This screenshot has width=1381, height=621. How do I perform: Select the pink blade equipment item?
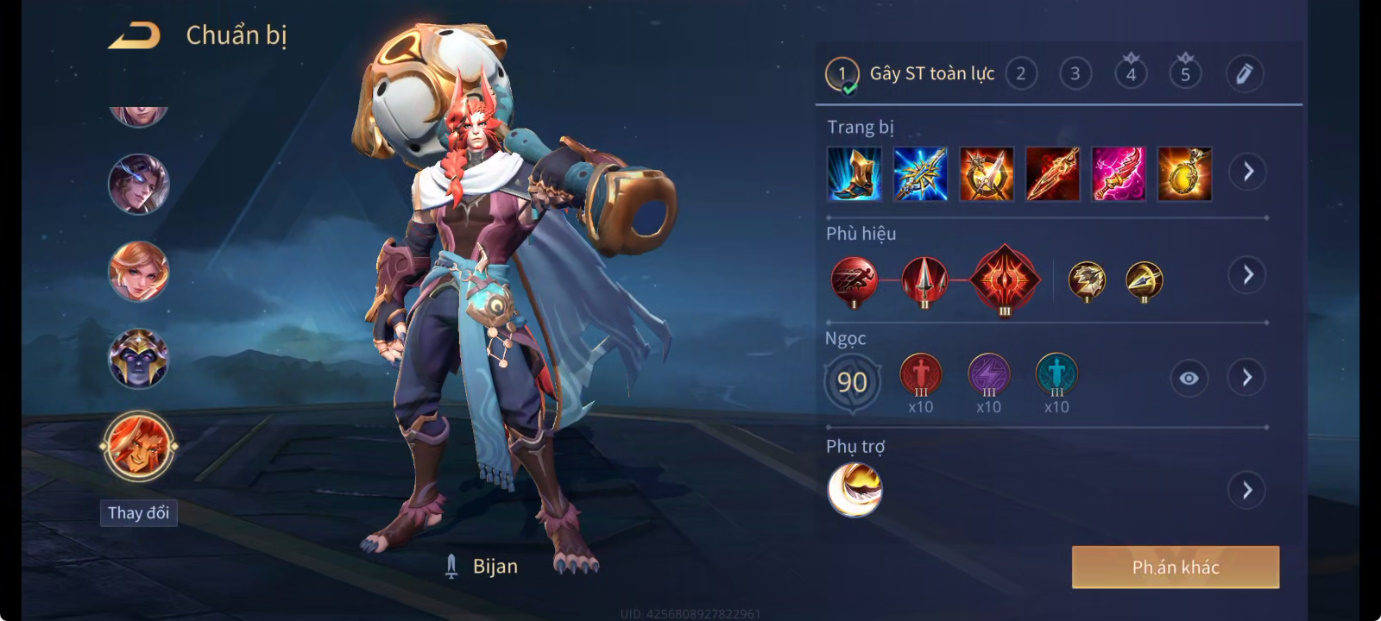[x=1118, y=174]
